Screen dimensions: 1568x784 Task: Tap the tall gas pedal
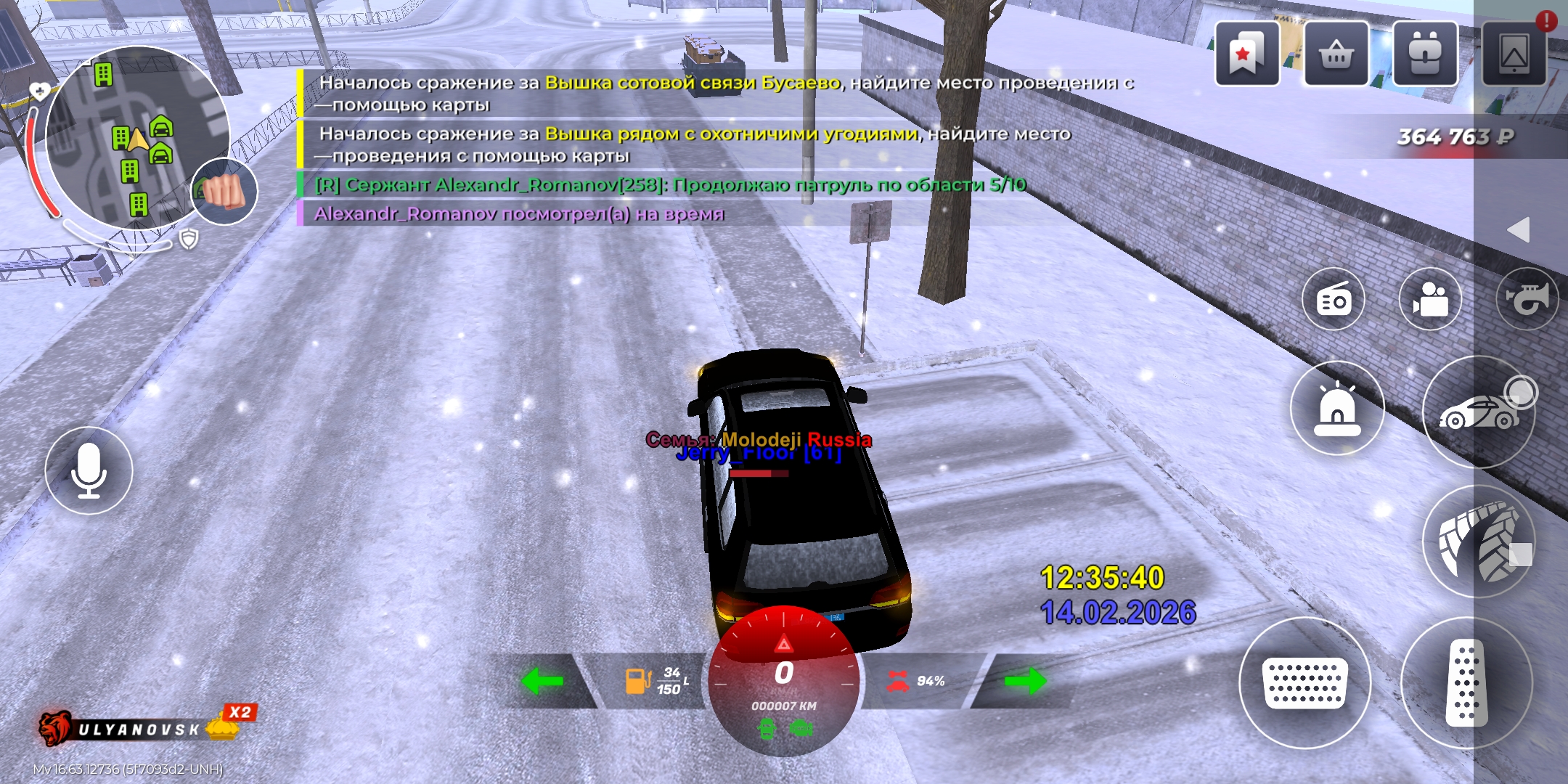(1466, 682)
